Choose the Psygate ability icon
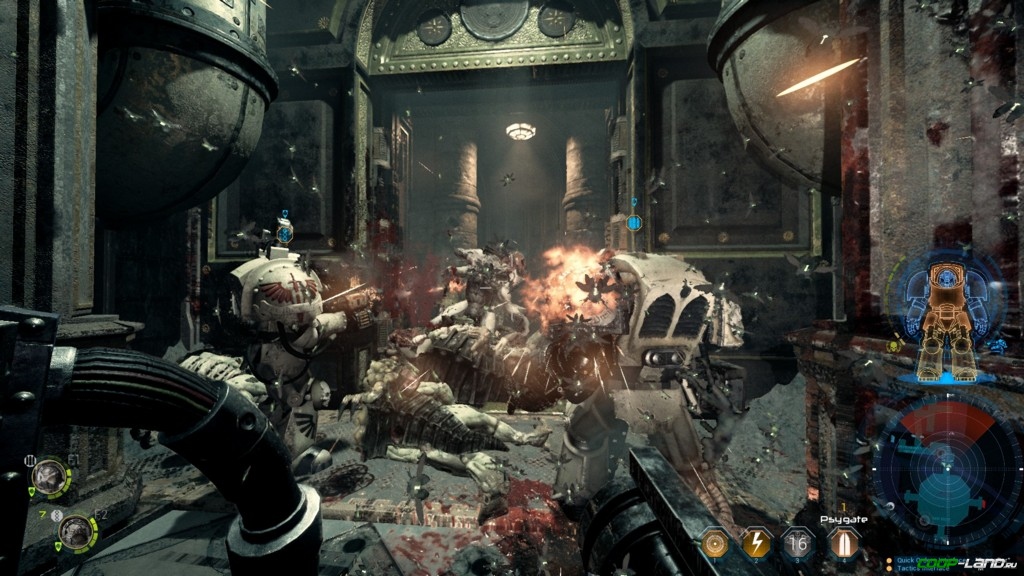The image size is (1024, 576). coord(842,543)
